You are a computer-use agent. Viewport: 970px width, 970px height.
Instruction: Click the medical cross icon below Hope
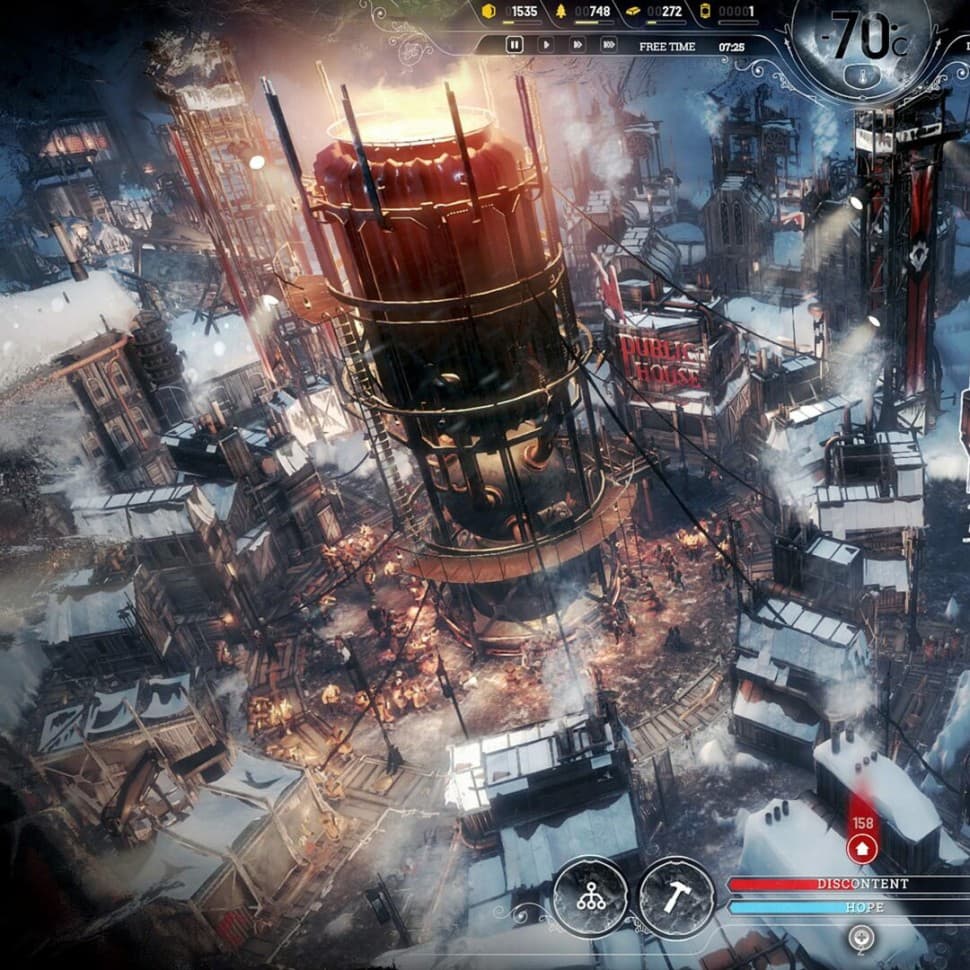point(857,938)
